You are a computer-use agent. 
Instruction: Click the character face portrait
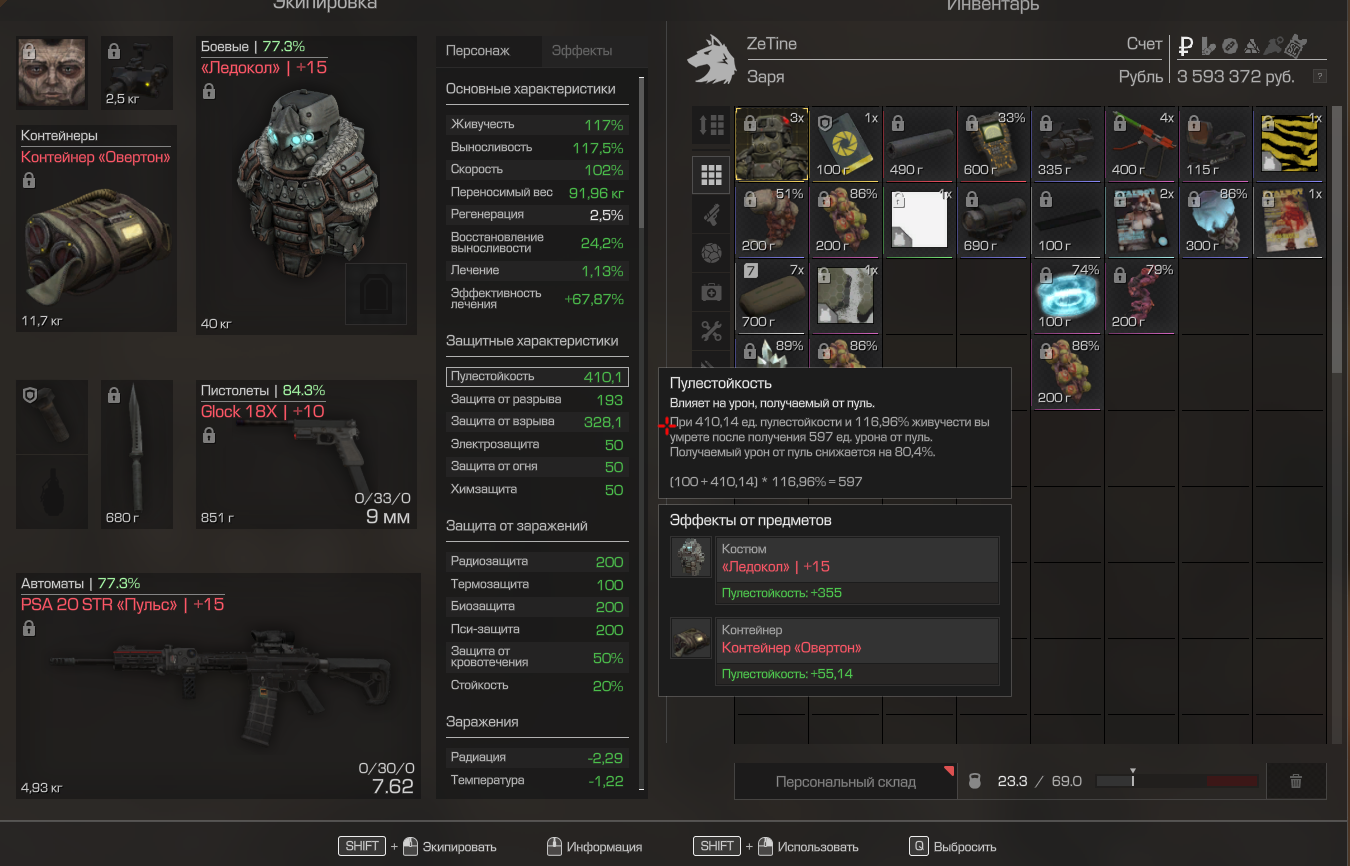point(52,73)
